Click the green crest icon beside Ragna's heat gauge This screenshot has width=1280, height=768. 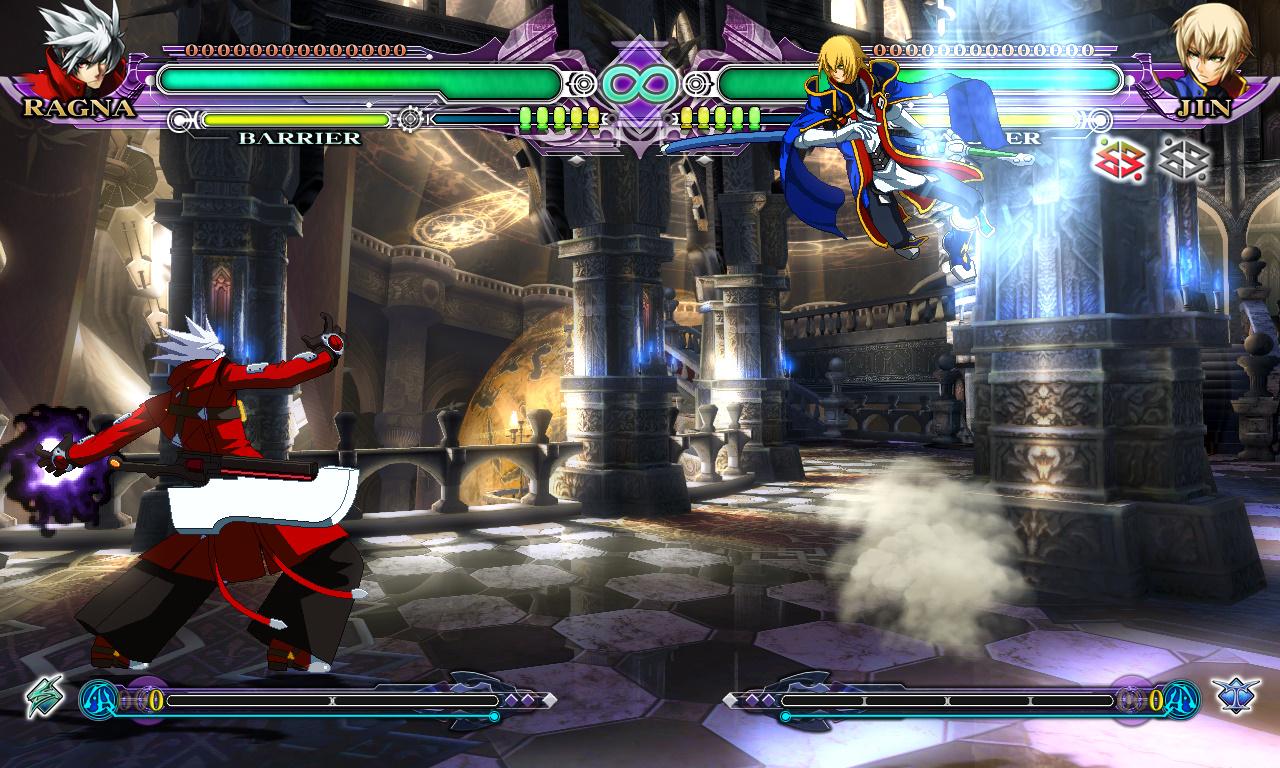coord(45,696)
